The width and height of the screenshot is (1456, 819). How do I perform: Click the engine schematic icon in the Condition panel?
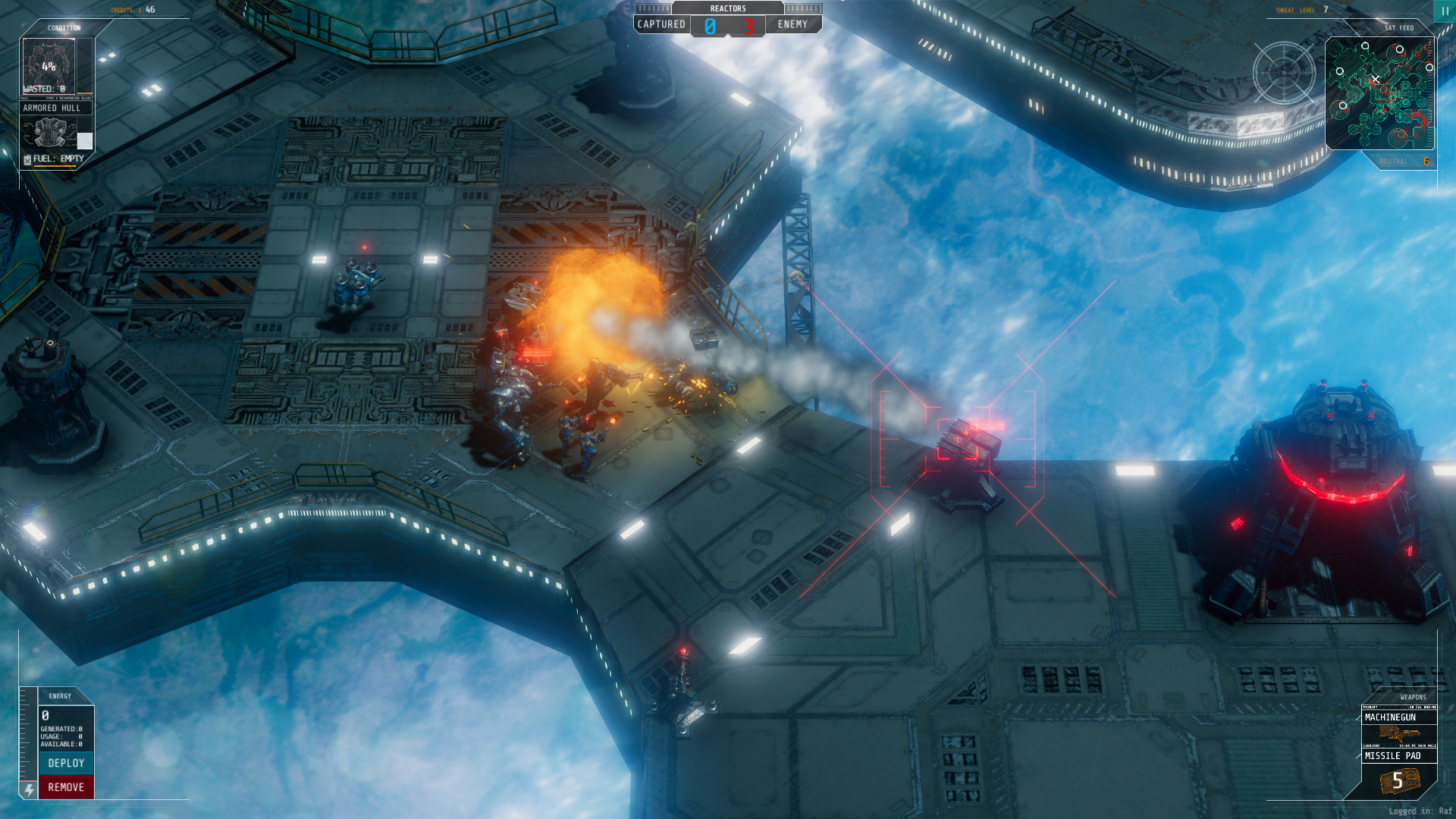click(x=49, y=133)
